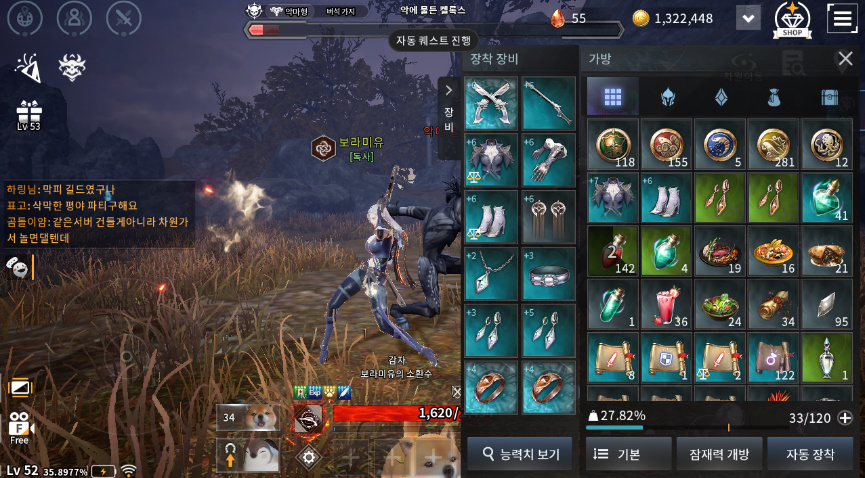Open the SHOP diamond icon
The width and height of the screenshot is (865, 478).
pos(792,18)
